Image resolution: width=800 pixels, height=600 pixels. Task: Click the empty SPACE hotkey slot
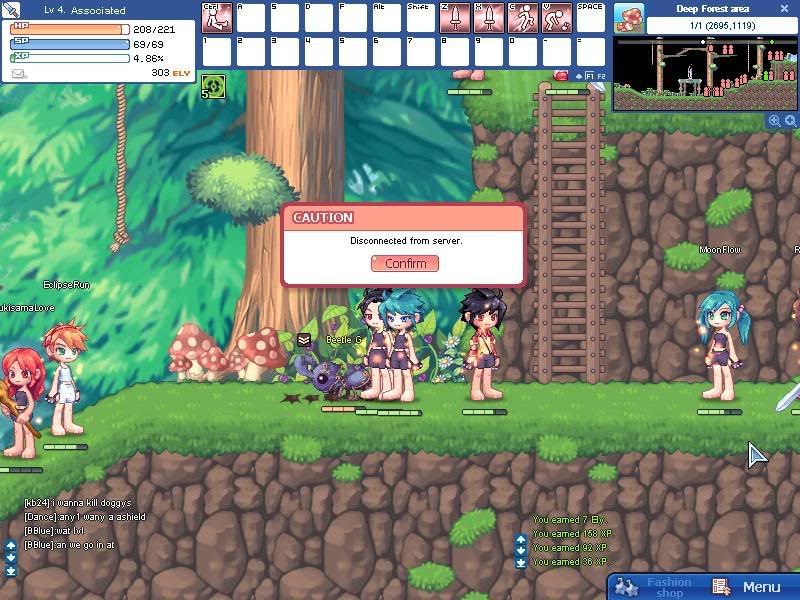[591, 17]
